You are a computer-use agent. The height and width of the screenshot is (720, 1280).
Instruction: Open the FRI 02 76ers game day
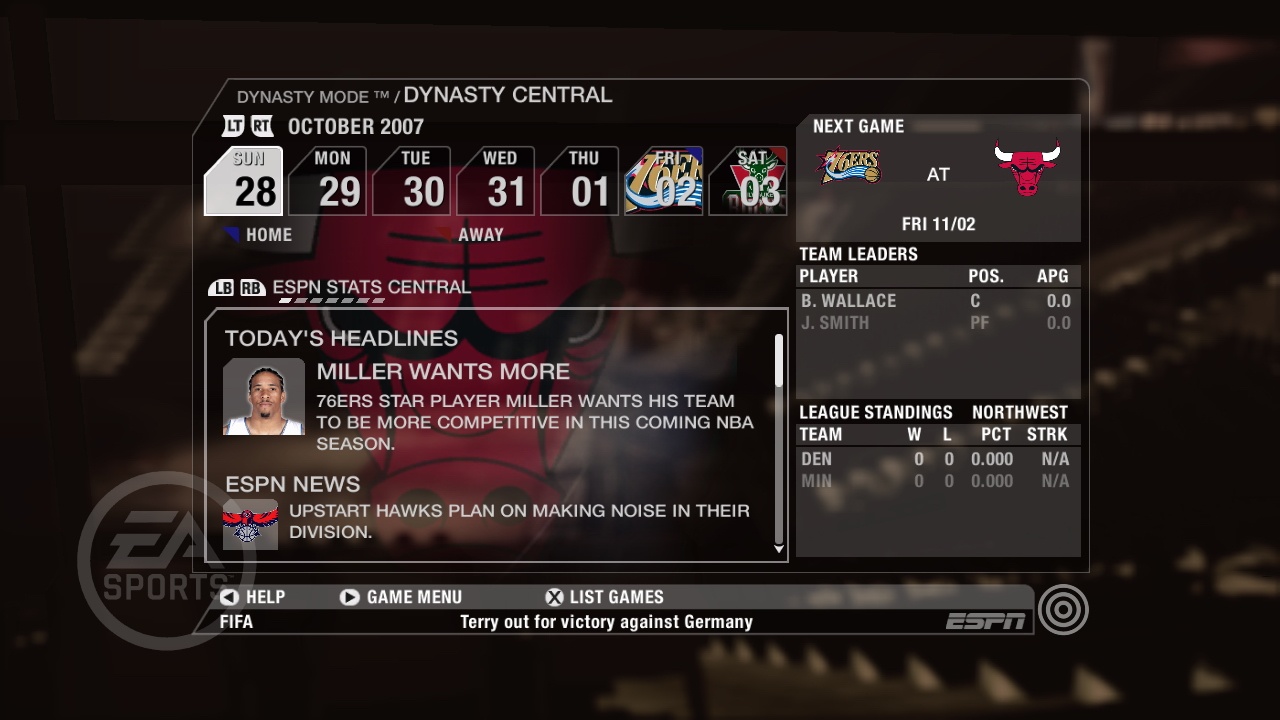[665, 180]
